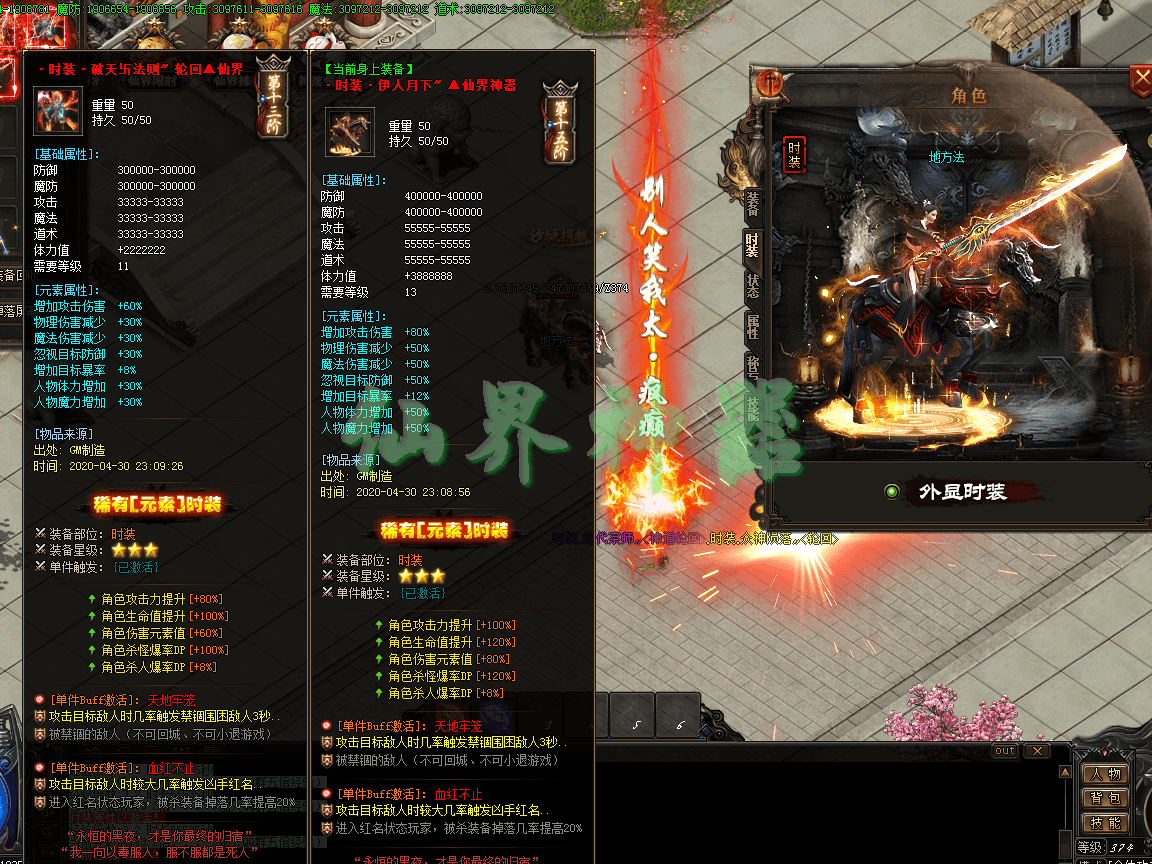Click the round red magnifier emblem on character panel
This screenshot has width=1152, height=864.
pyautogui.click(x=769, y=83)
